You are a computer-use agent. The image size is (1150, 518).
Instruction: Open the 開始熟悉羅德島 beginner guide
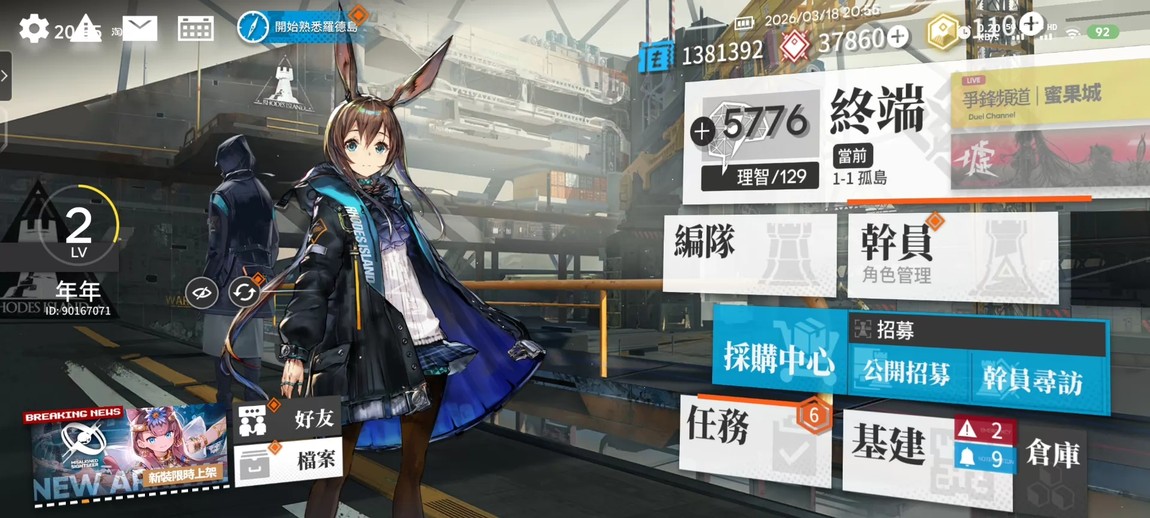[x=300, y=27]
